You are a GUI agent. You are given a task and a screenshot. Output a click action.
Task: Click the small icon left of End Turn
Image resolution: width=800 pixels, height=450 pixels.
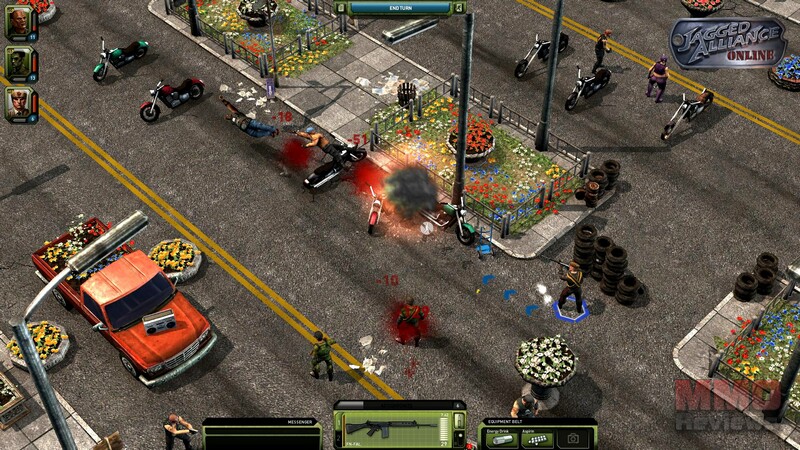click(x=343, y=8)
